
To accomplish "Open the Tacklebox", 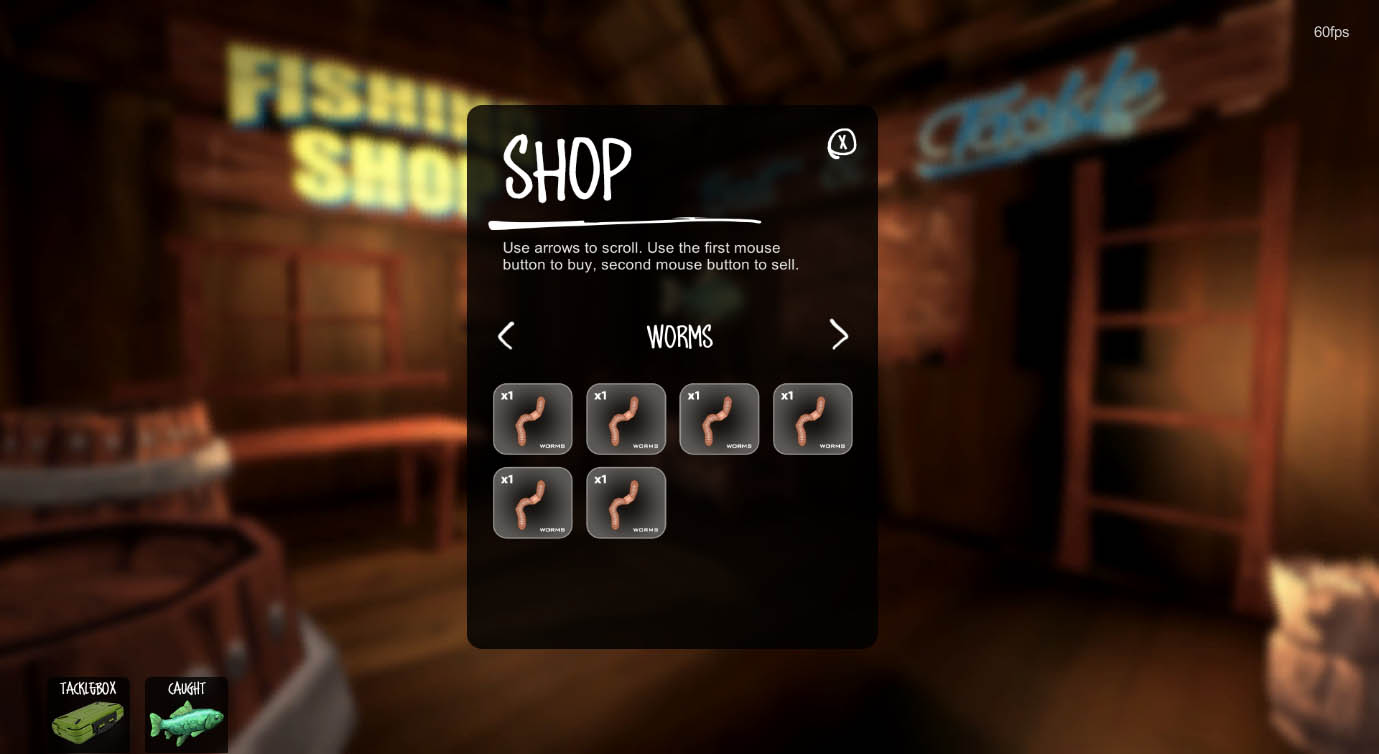I will point(88,714).
